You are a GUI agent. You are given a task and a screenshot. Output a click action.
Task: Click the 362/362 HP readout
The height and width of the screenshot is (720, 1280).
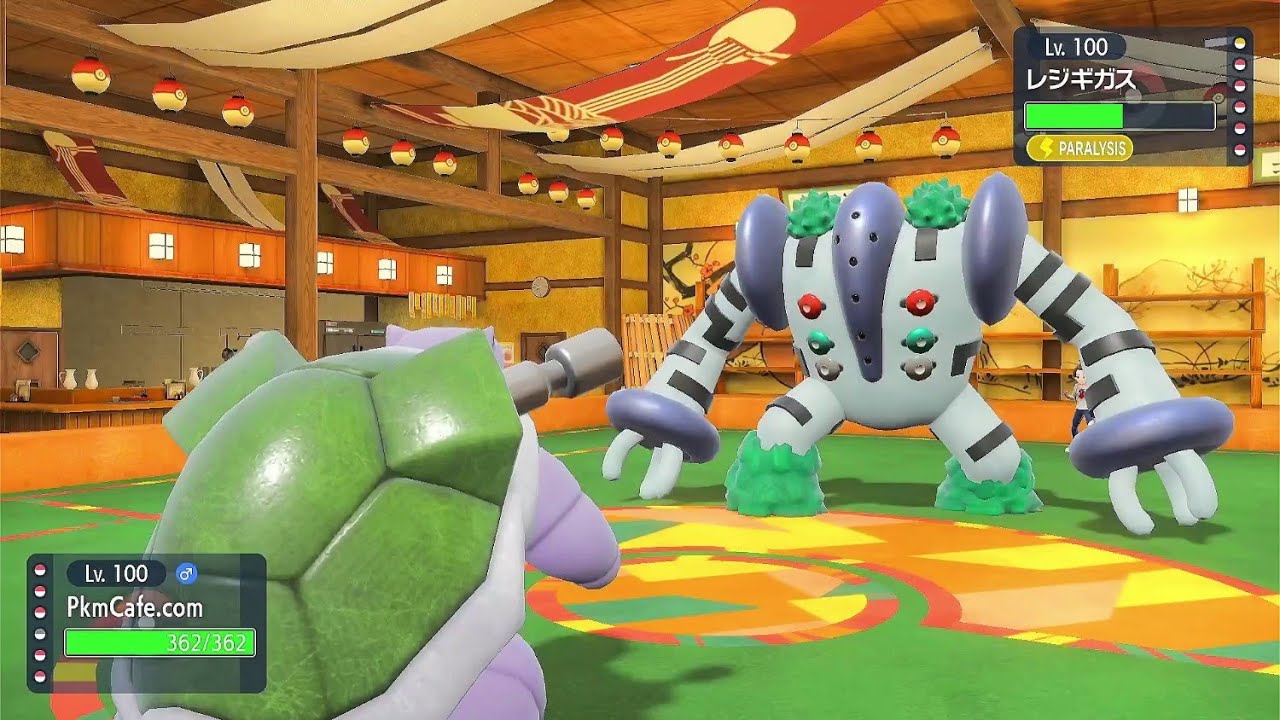coord(206,642)
